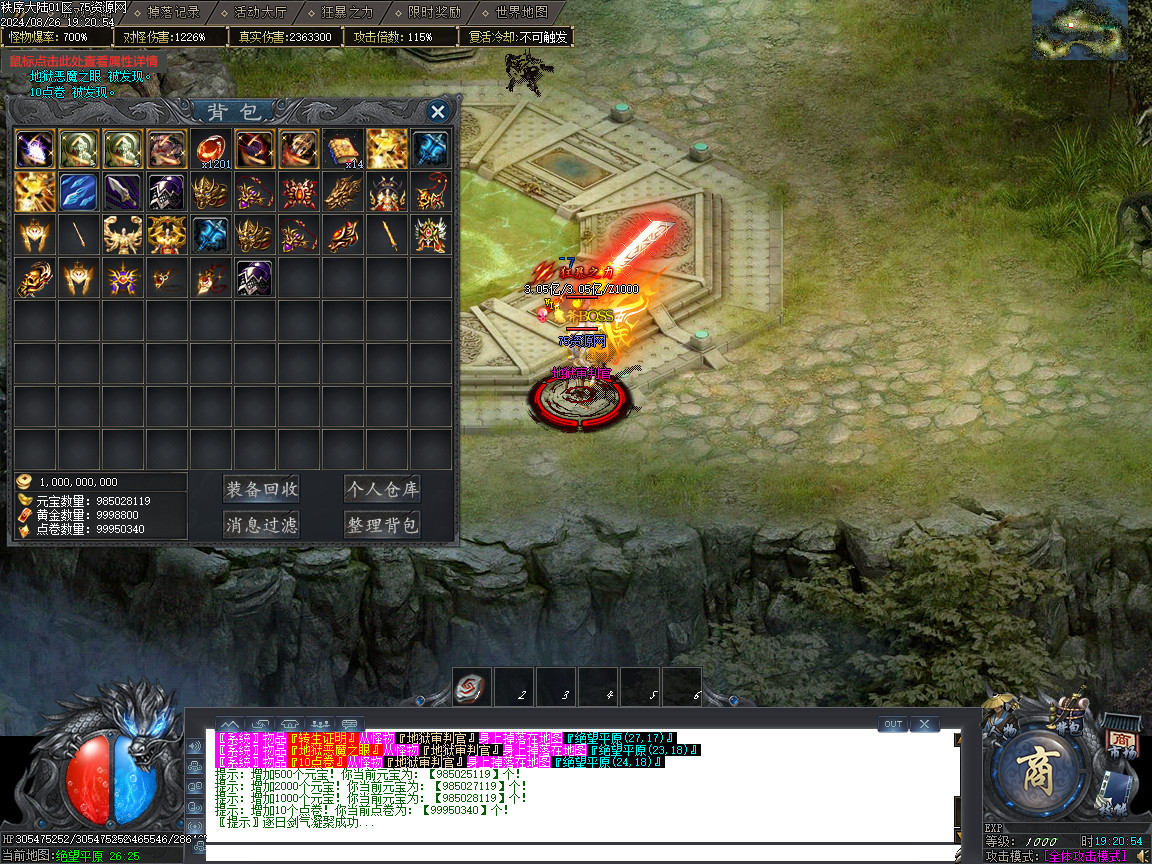1152x864 pixels.
Task: Click the 消息过滤 message filter button
Action: [262, 525]
